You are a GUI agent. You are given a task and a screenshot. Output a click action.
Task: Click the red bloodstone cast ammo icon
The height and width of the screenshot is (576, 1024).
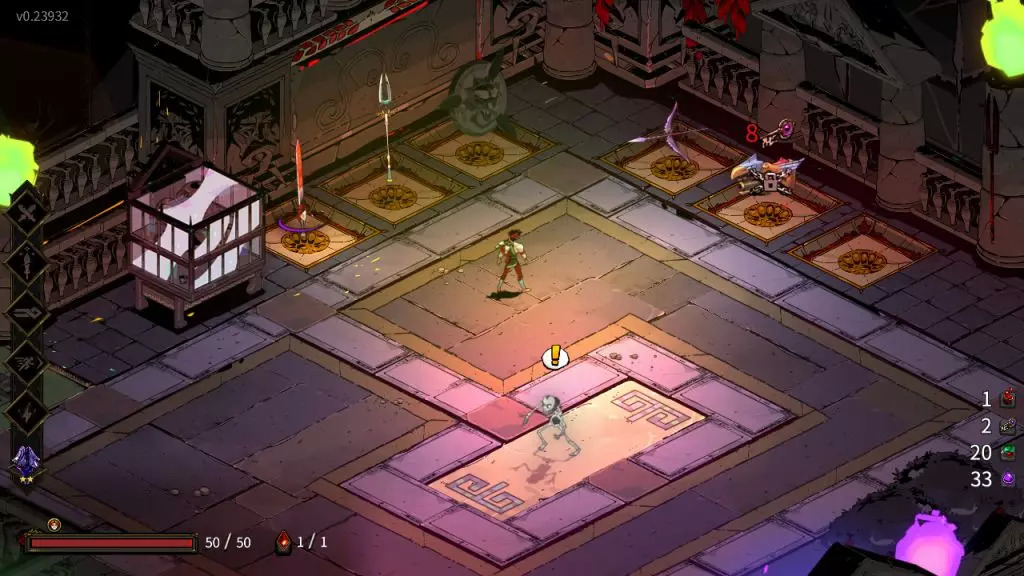click(283, 542)
